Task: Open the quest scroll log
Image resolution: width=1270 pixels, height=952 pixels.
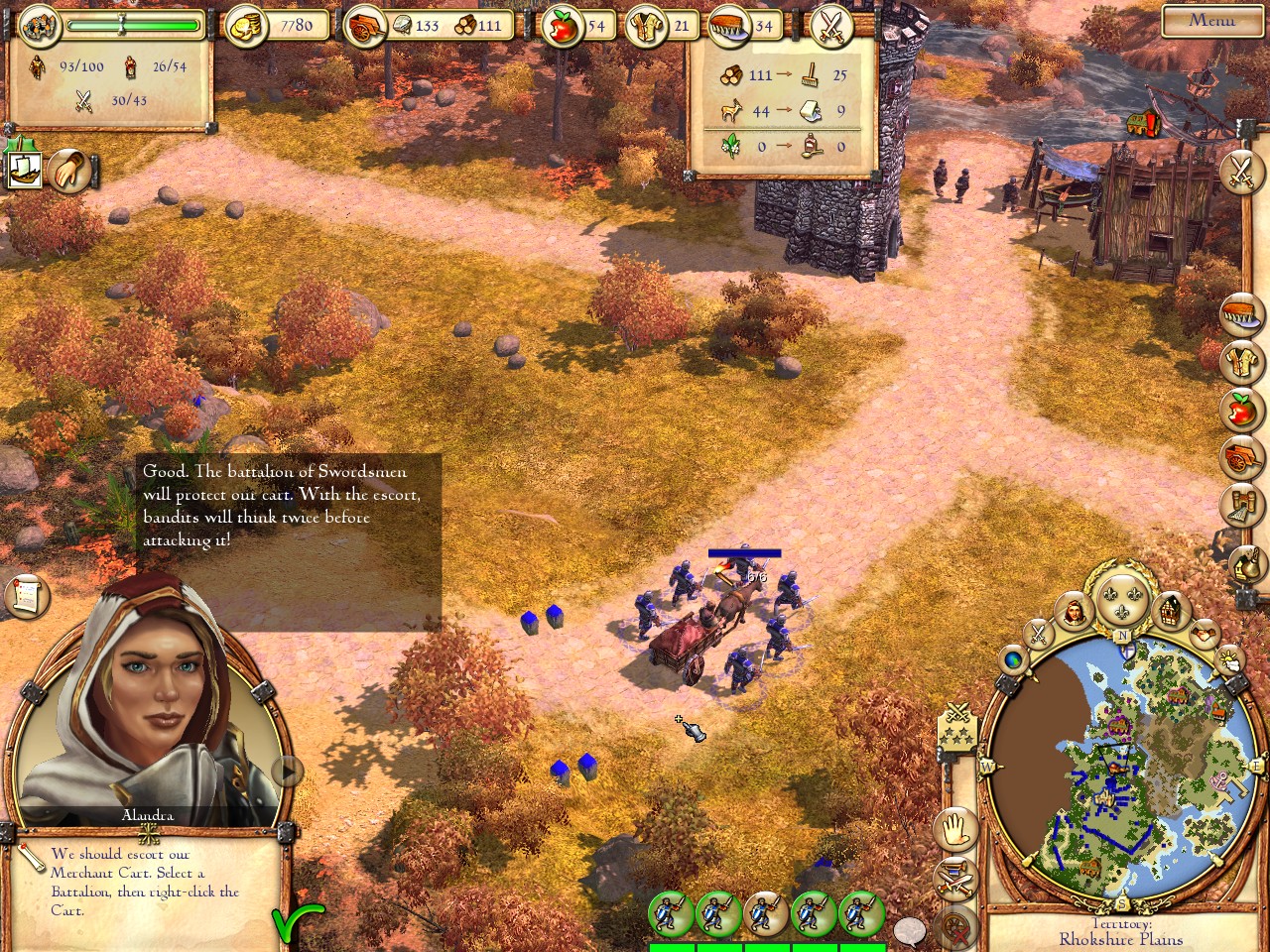Action: pos(27,595)
